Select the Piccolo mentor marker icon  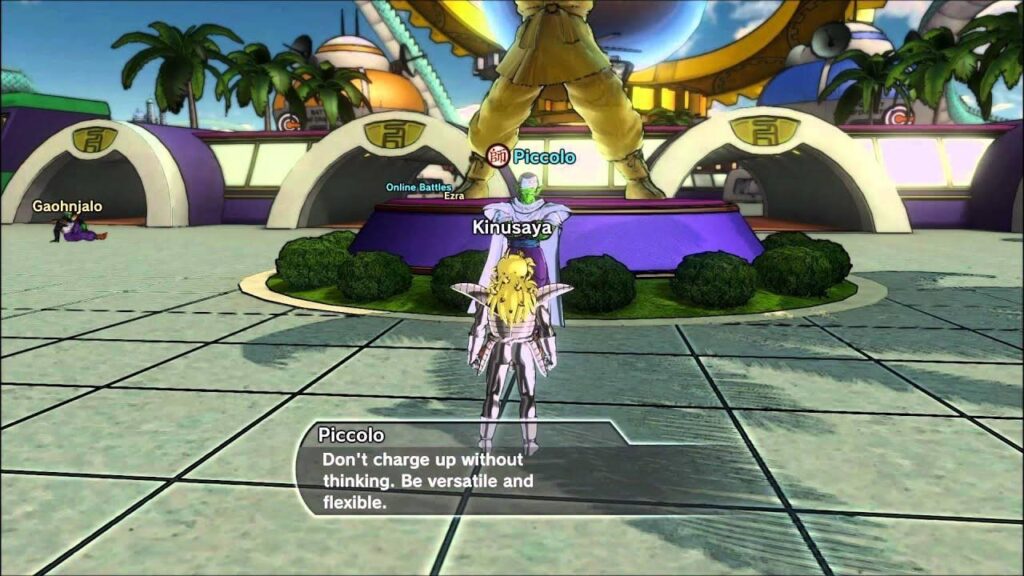tap(497, 155)
